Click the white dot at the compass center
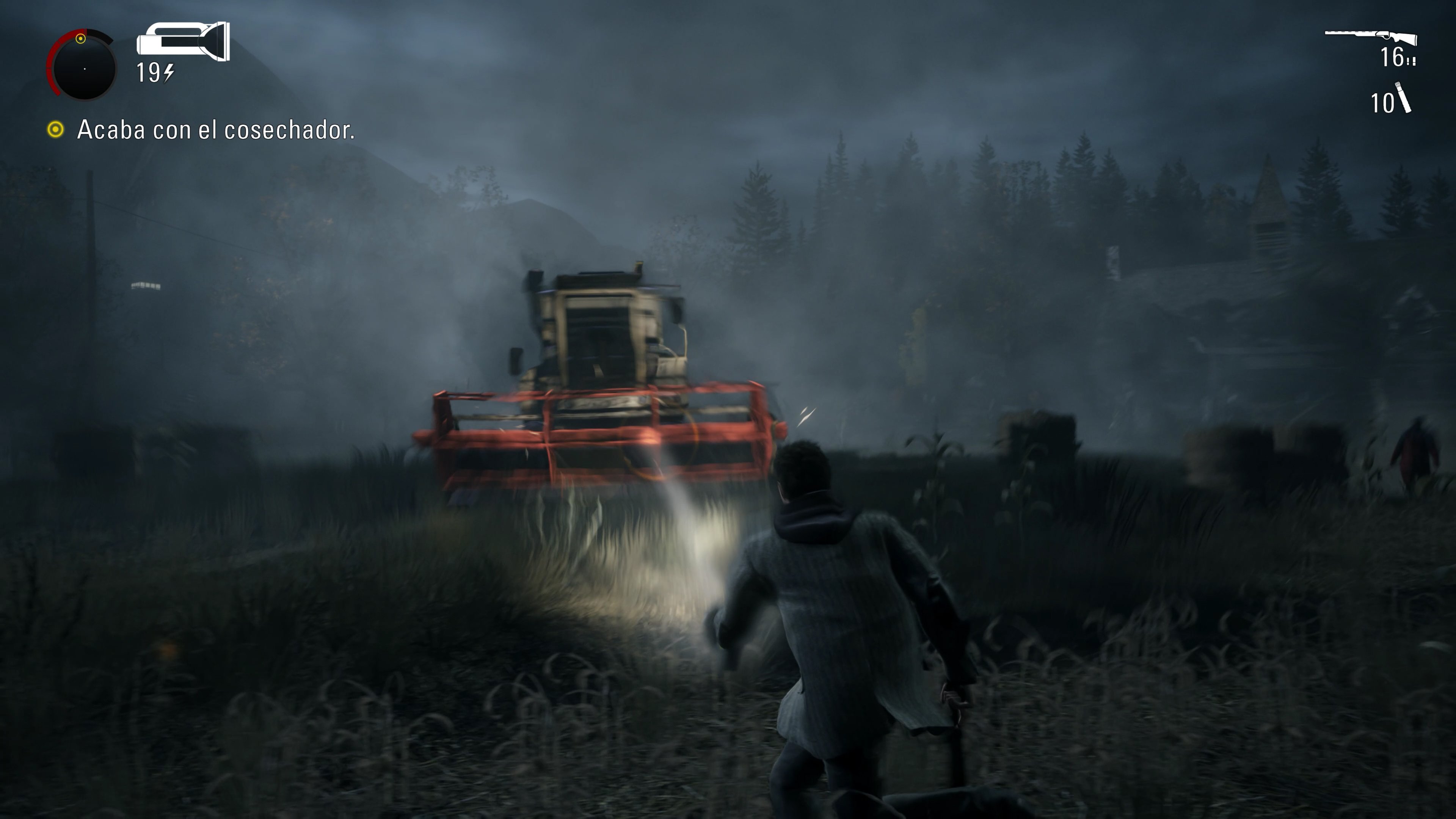The height and width of the screenshot is (819, 1456). [85, 69]
